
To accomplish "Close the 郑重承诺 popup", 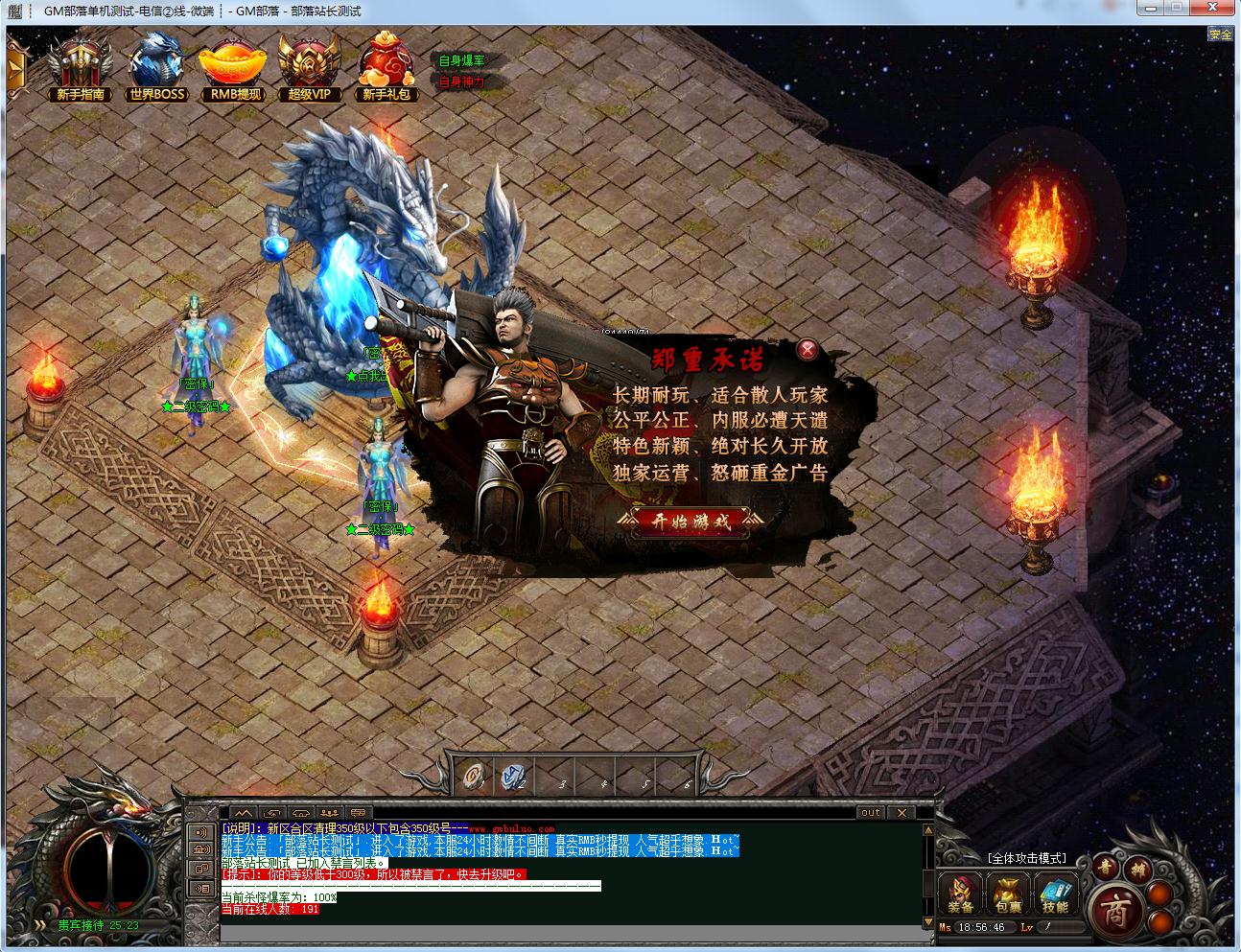I will pos(808,349).
